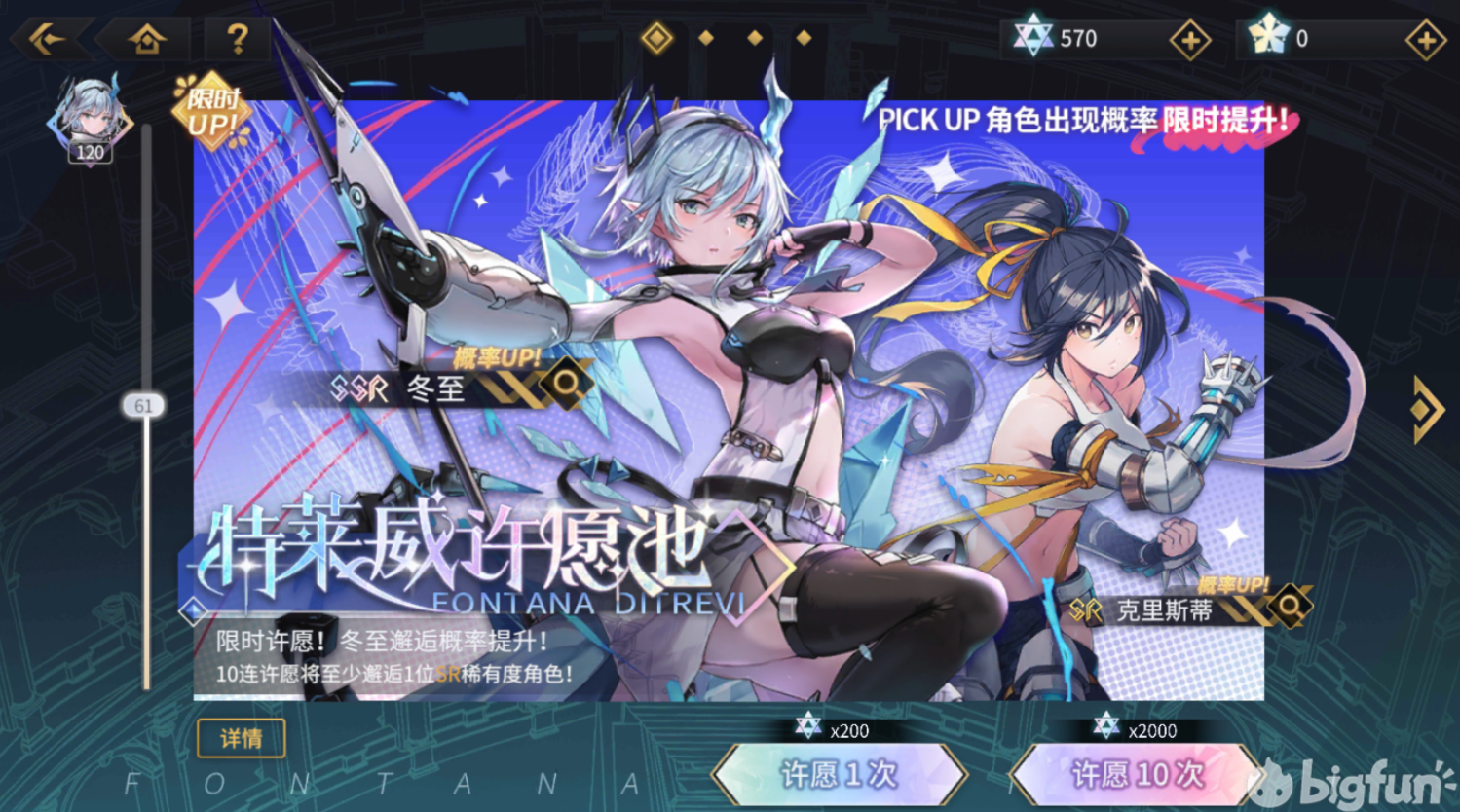Open help via the question mark icon

239,38
